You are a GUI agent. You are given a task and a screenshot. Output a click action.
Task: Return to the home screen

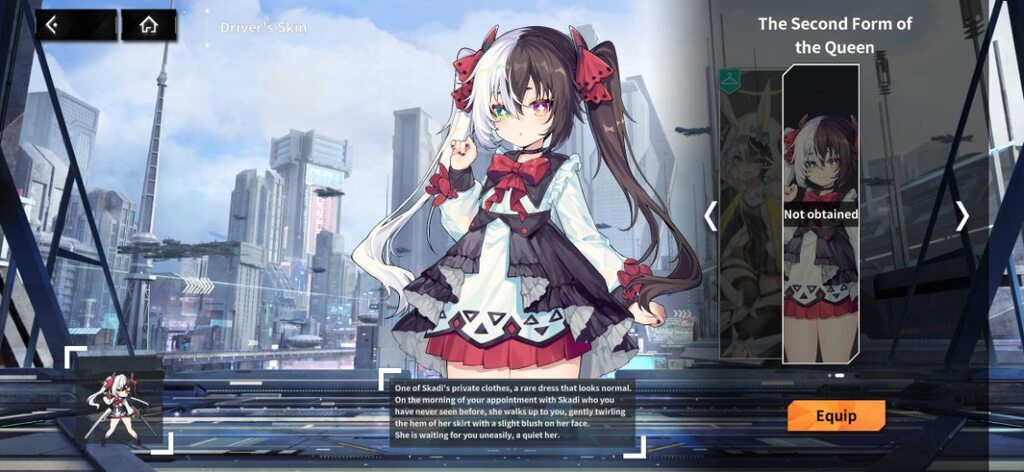(x=149, y=25)
